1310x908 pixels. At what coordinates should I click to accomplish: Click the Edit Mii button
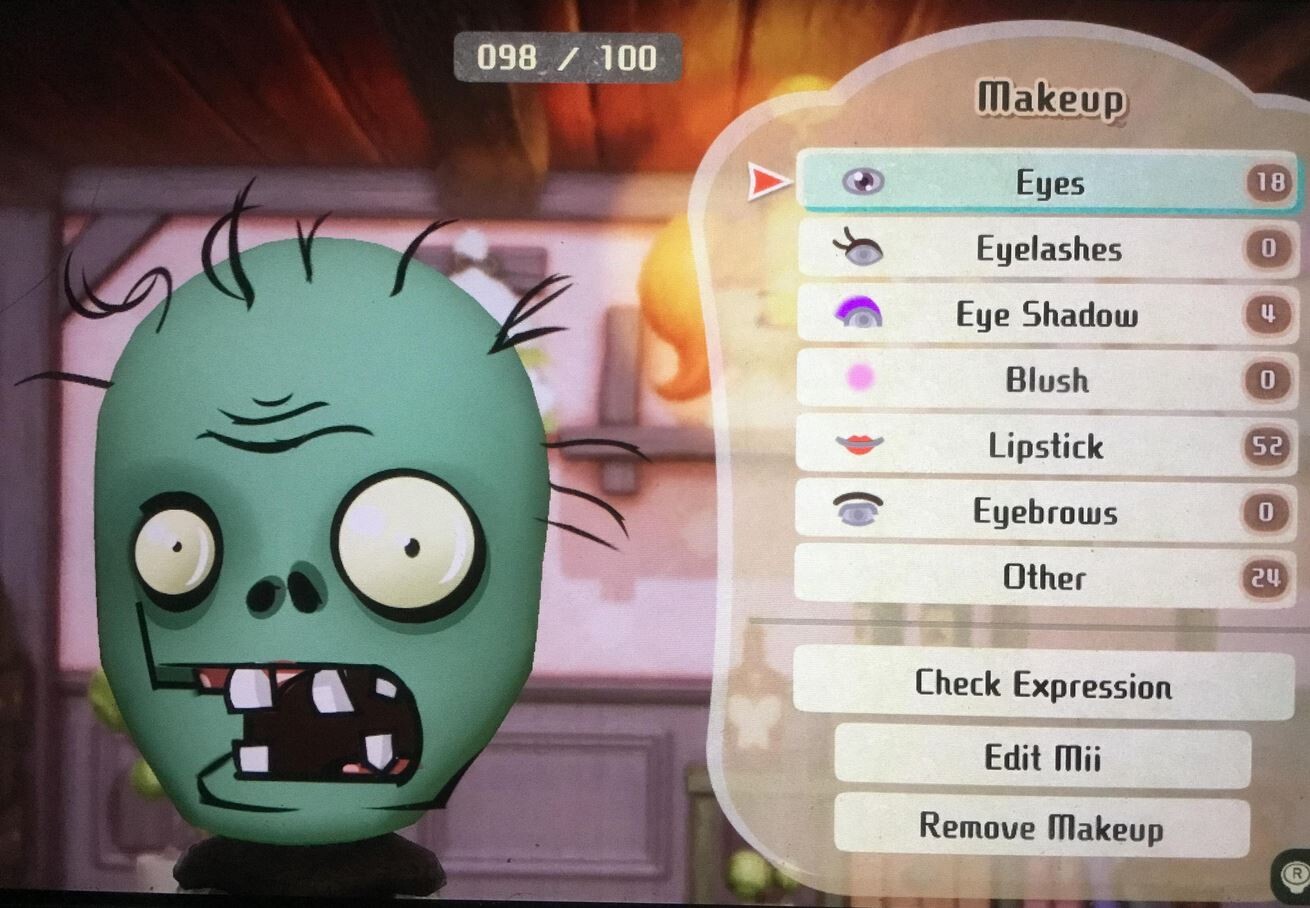[1040, 758]
